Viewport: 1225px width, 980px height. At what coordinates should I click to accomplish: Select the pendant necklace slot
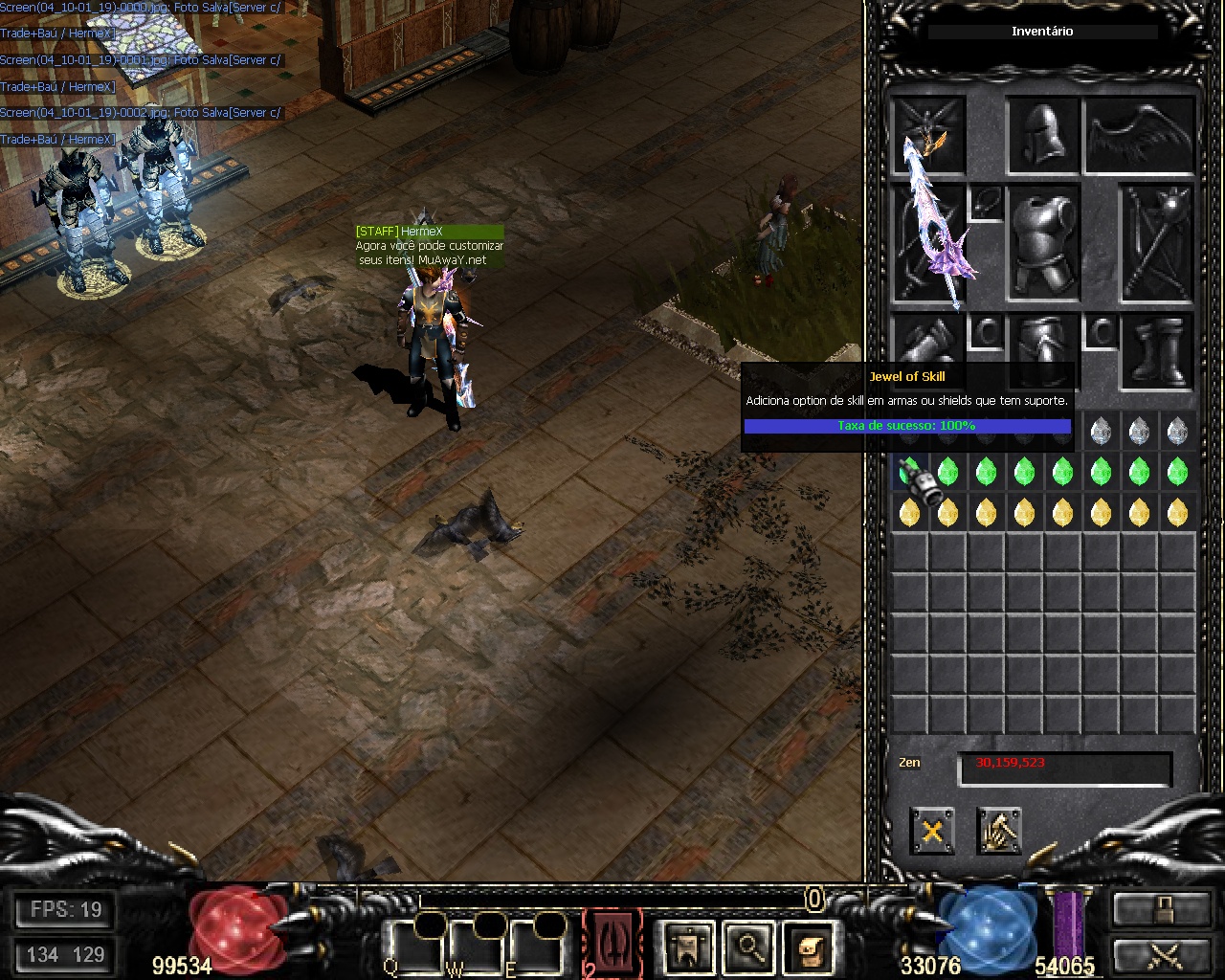(986, 203)
